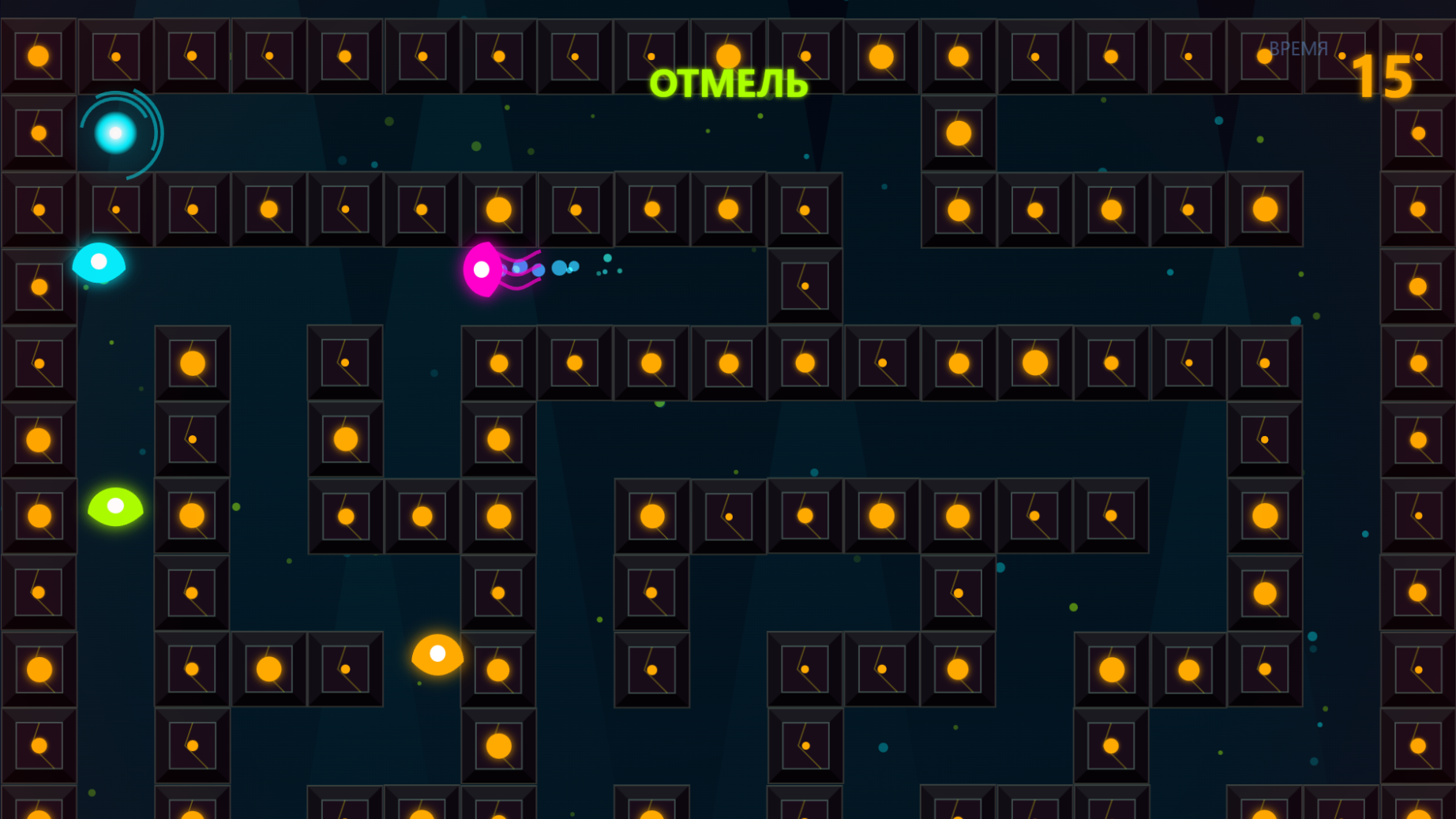The width and height of the screenshot is (1456, 819).
Task: Toggle the green eye open or closed
Action: point(114,509)
